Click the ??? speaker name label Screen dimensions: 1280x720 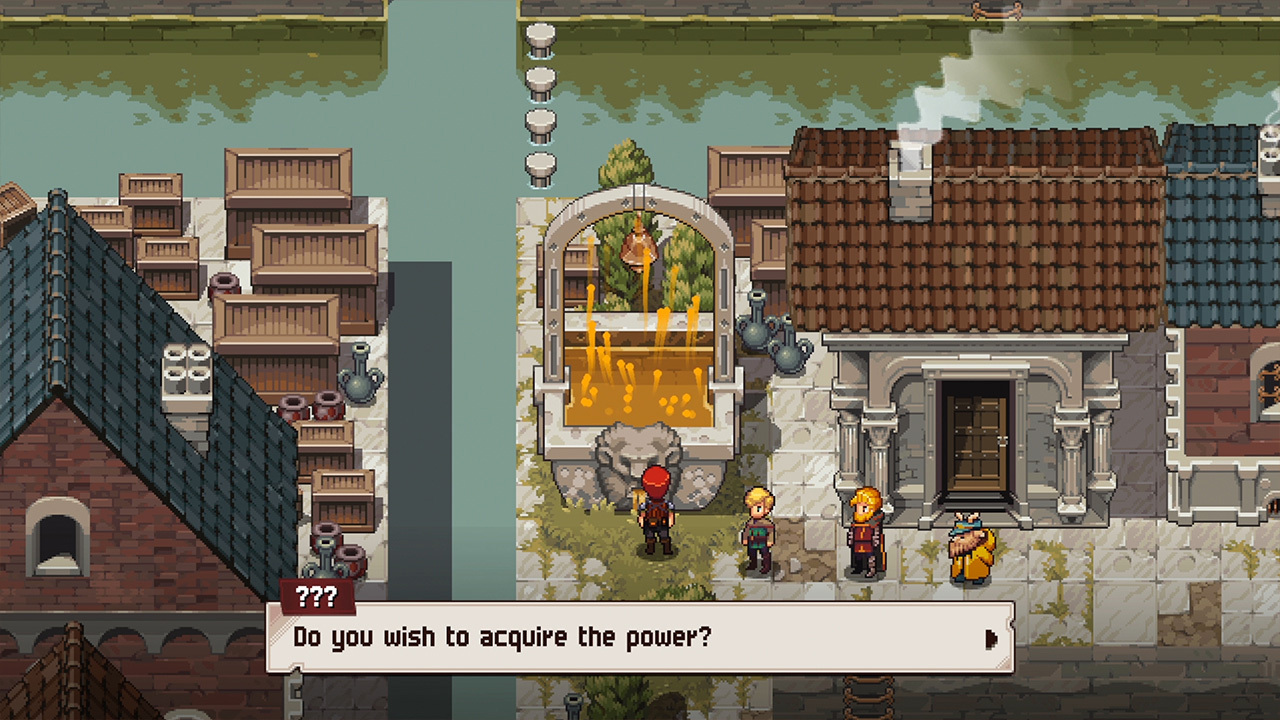click(318, 597)
